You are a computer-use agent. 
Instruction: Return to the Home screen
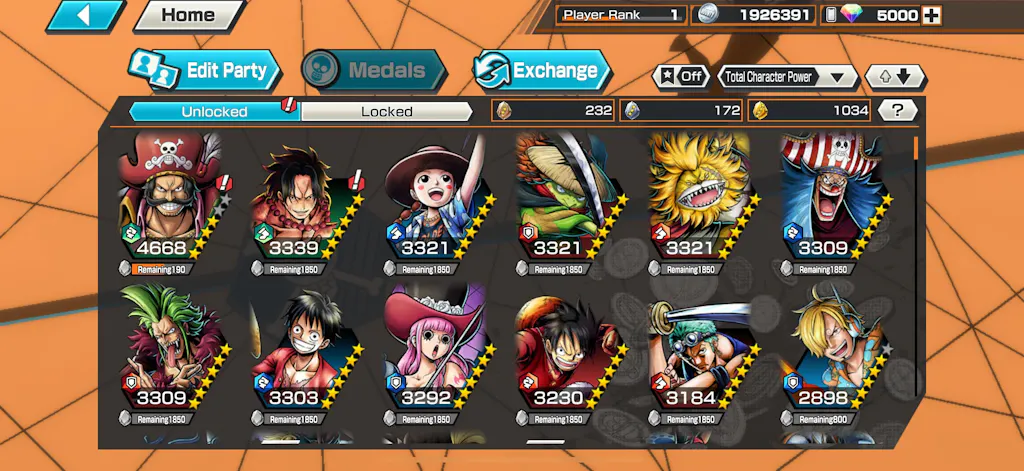[x=188, y=15]
